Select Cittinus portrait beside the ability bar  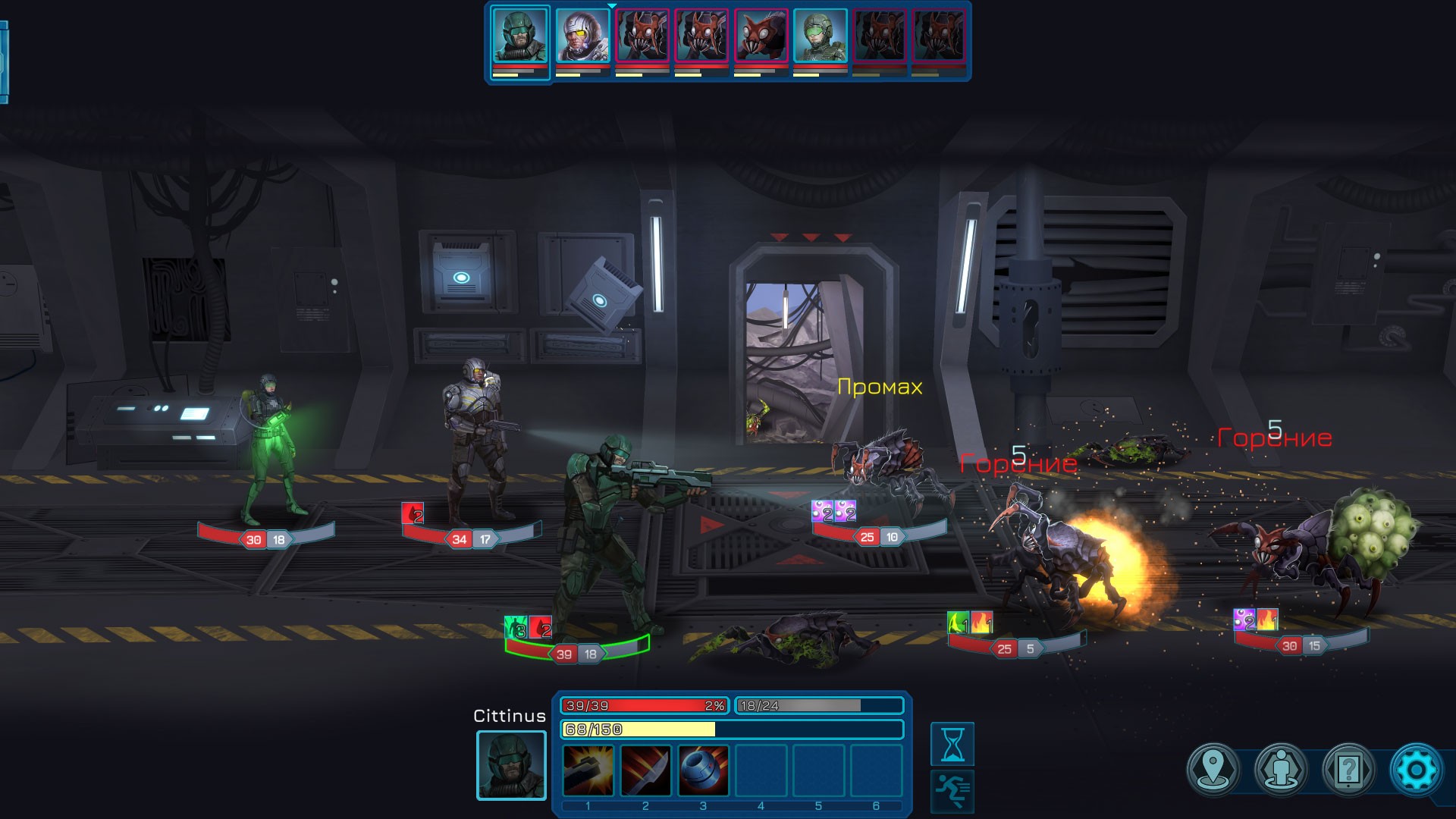[x=511, y=765]
